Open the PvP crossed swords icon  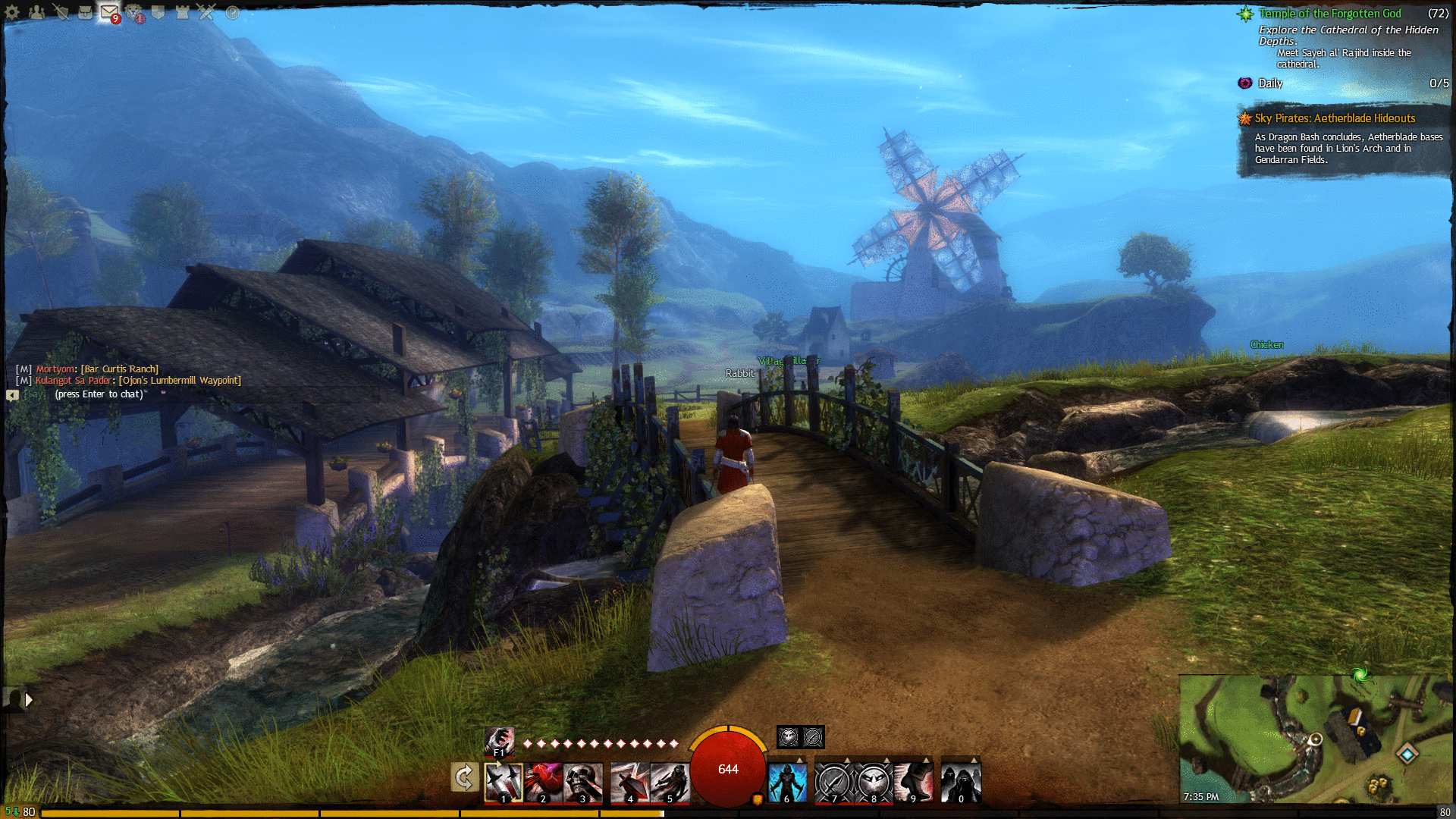click(x=206, y=12)
